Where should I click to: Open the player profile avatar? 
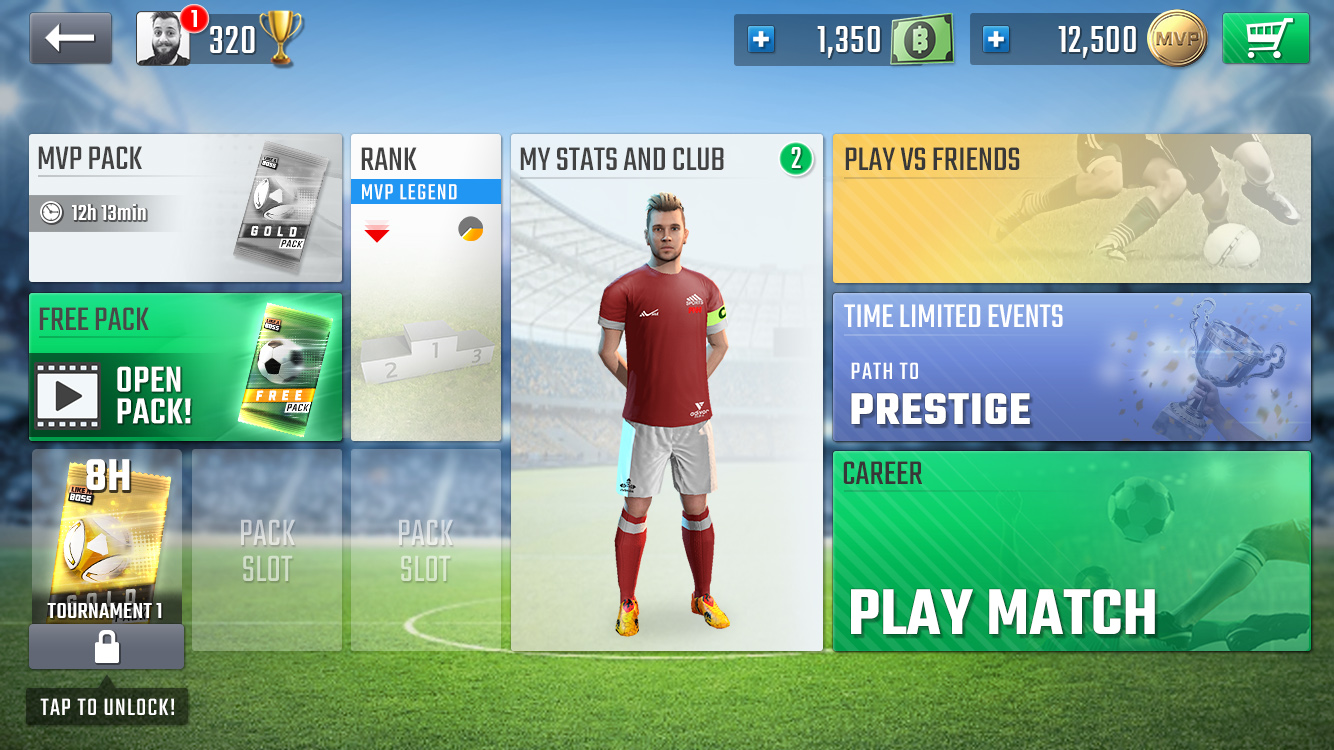coord(163,39)
